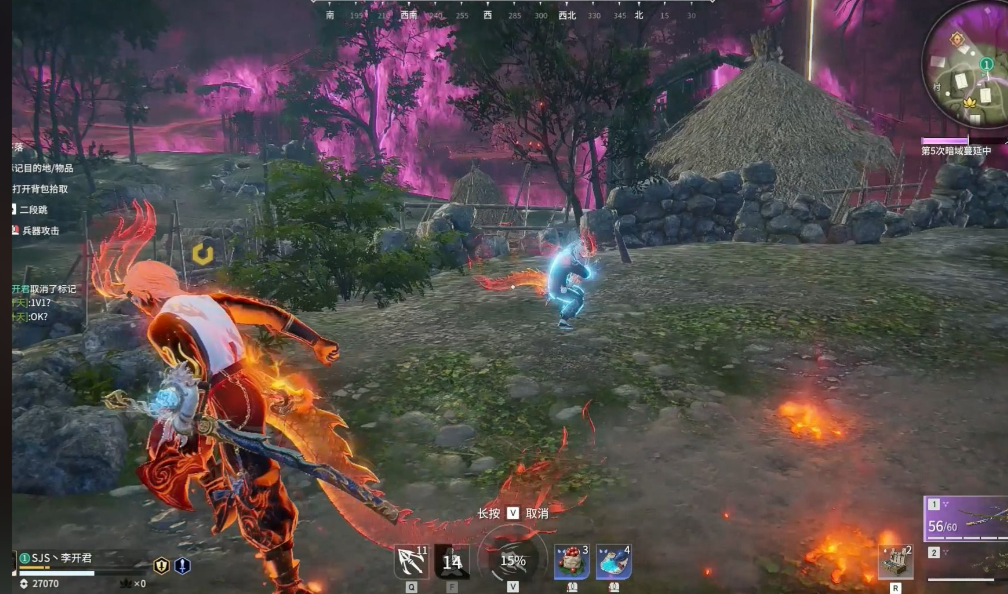Viewport: 1008px width, 594px height.
Task: Select the repair kit item slot
Action: click(895, 562)
